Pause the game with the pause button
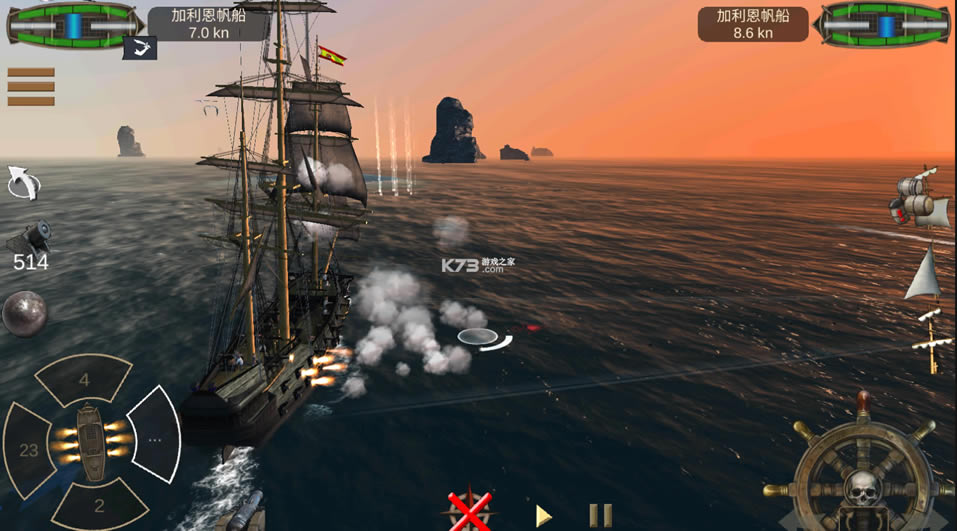Screen dimensions: 957x531 click(600, 515)
